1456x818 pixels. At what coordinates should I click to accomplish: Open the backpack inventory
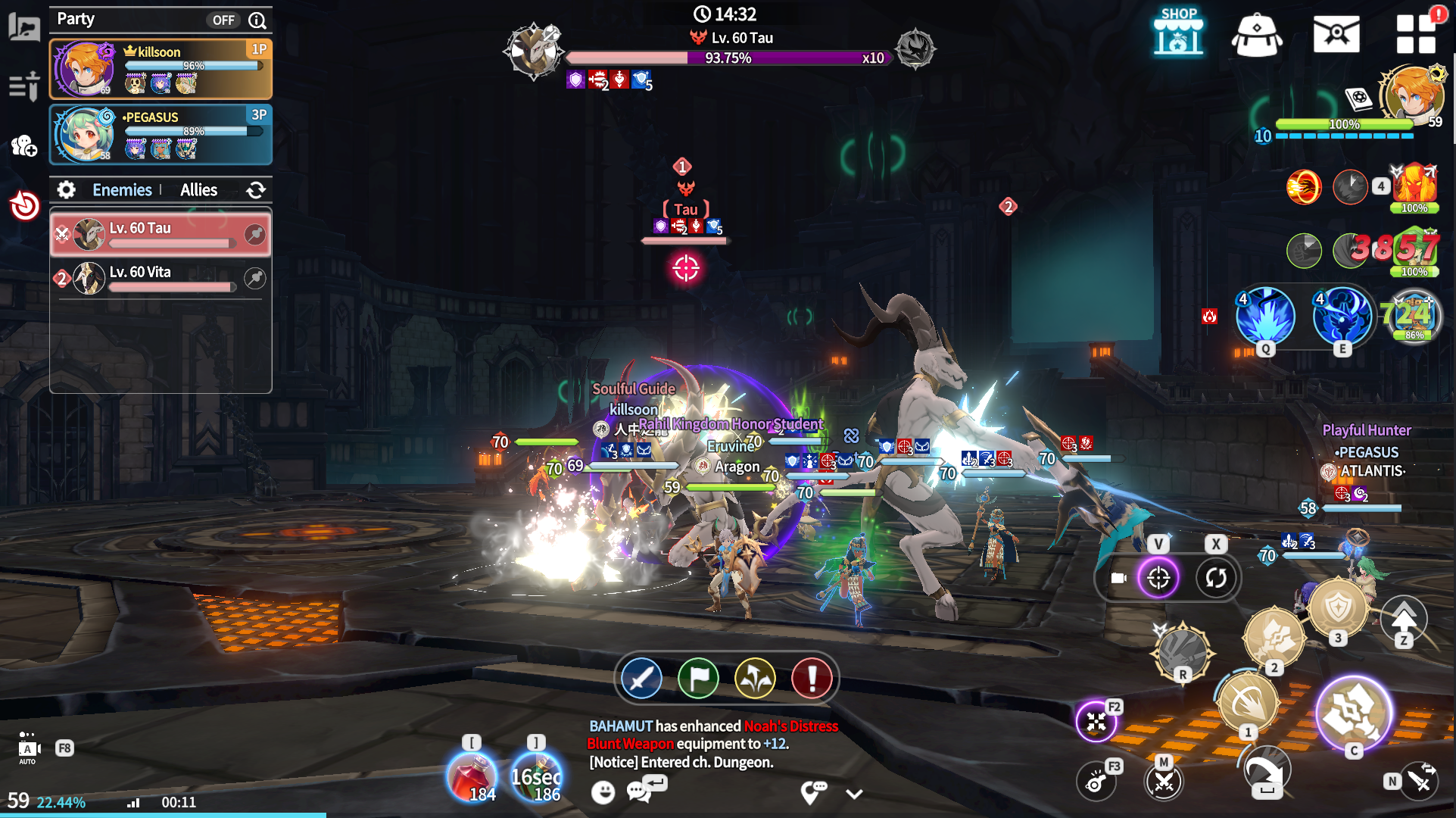1257,34
